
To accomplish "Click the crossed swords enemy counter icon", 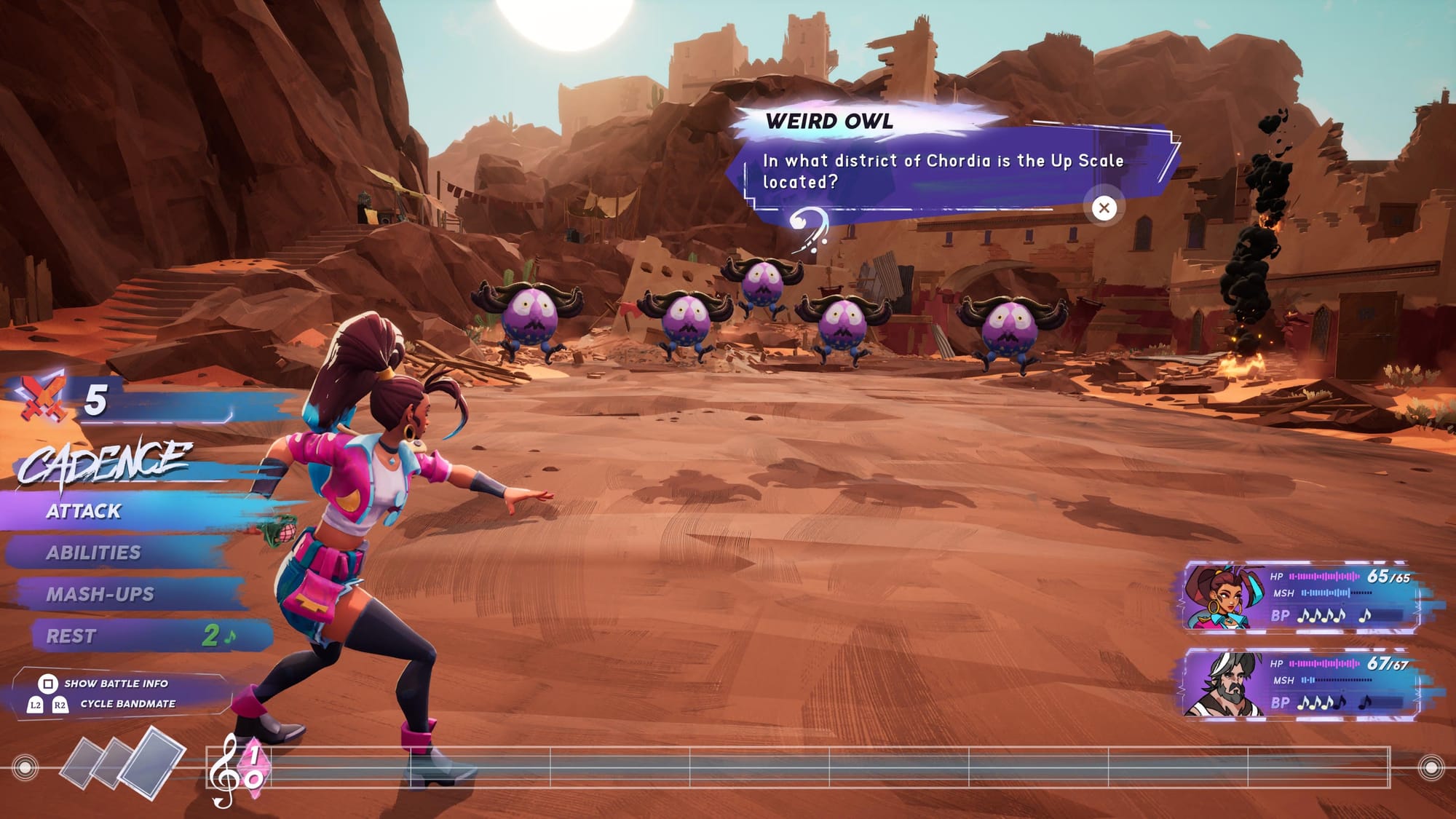I will pos(41,399).
